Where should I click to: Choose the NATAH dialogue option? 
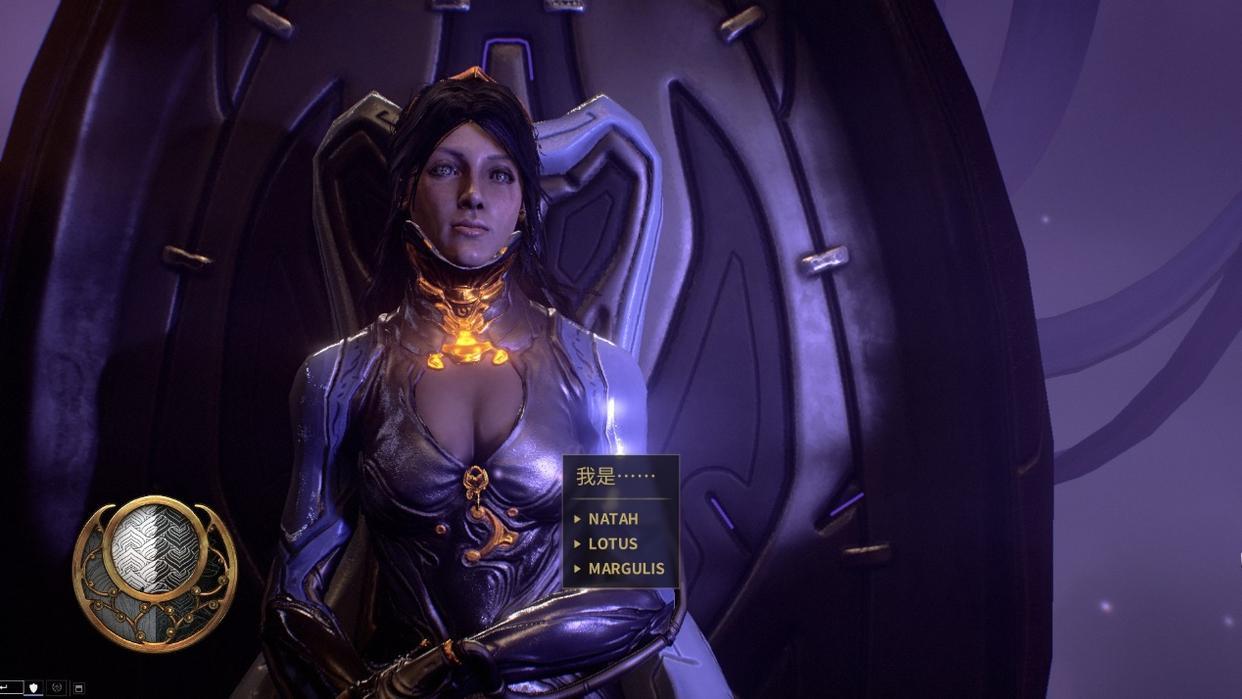[613, 519]
